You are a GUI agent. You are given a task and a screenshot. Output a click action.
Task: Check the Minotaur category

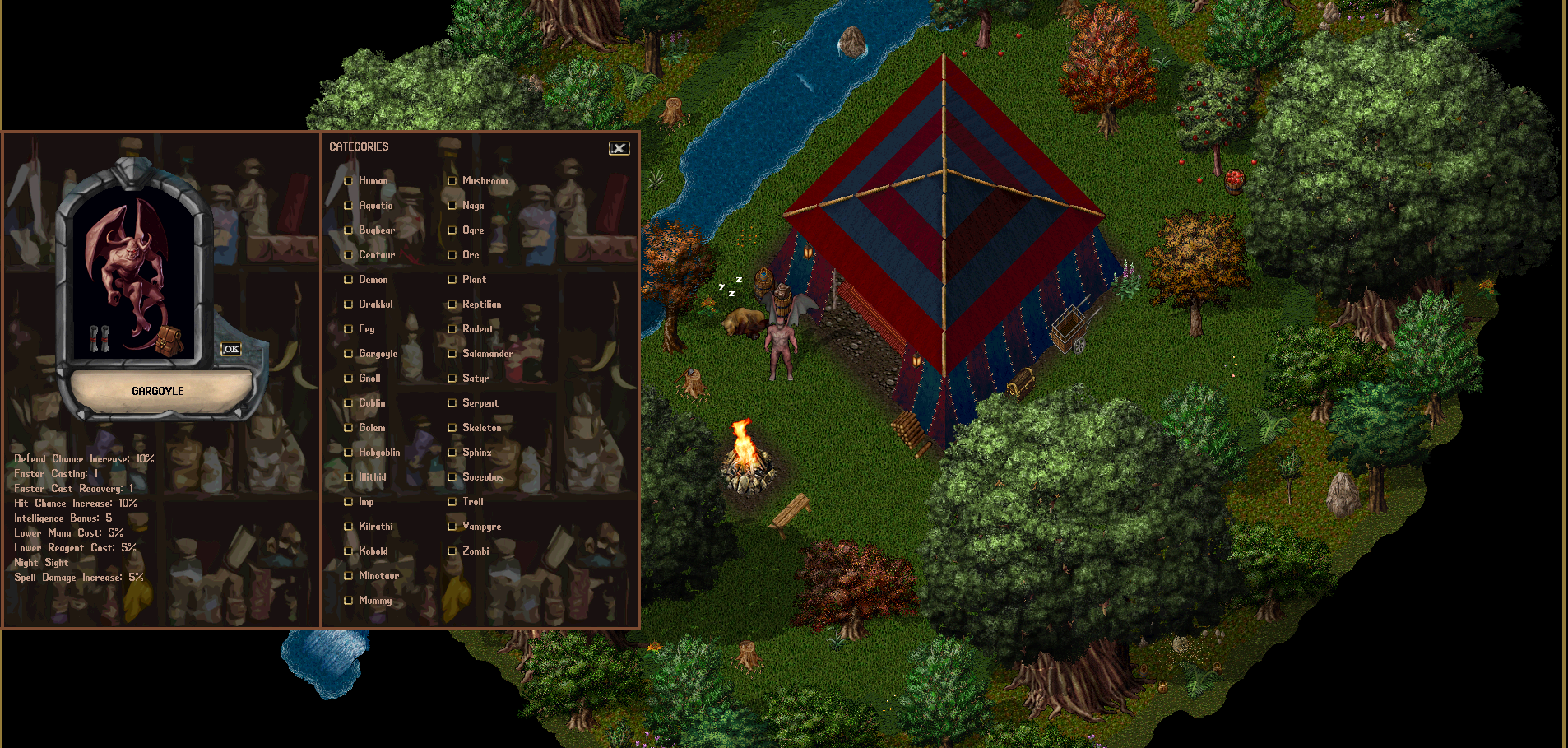[x=349, y=576]
